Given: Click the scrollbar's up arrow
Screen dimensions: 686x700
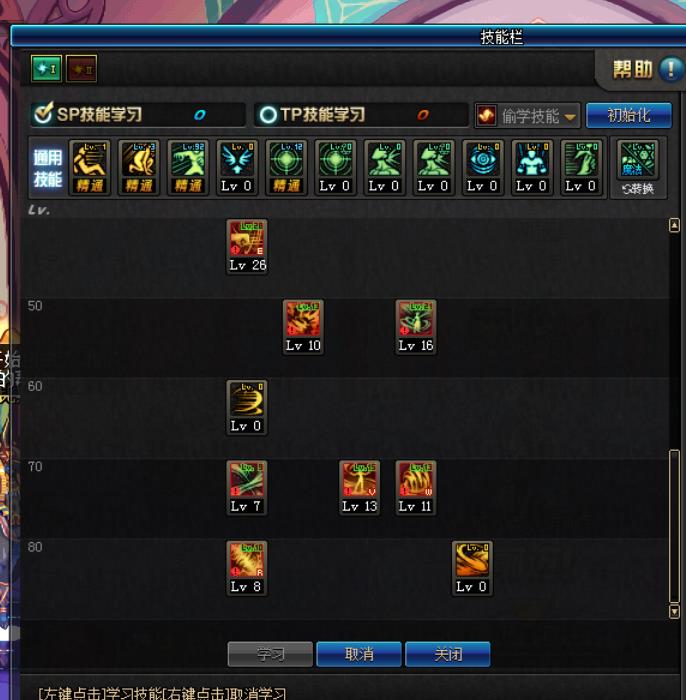Looking at the screenshot, I should click(x=674, y=226).
